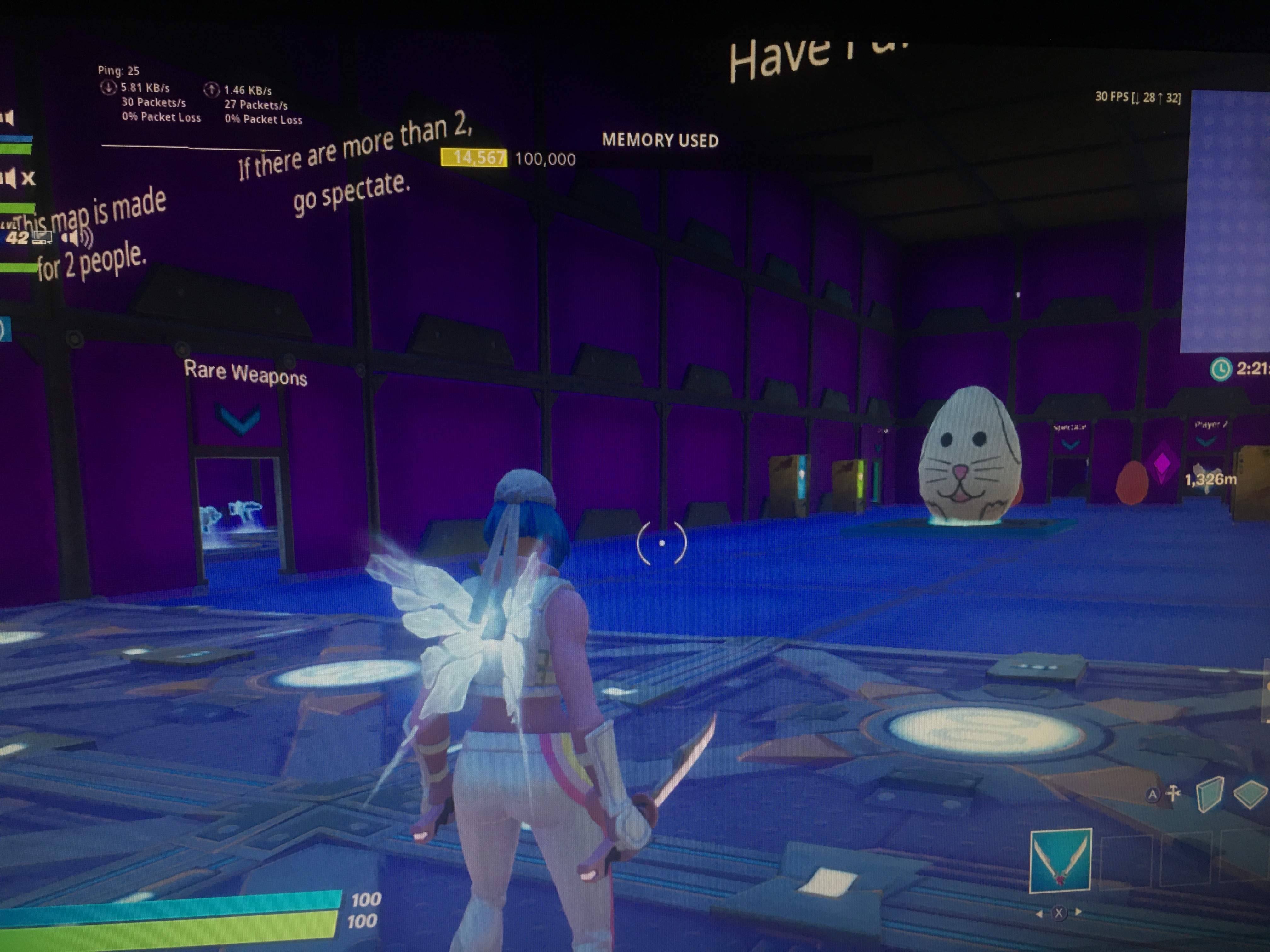Click the upload arrow icon beside 1.46 KB/s
The width and height of the screenshot is (1270, 952).
[x=212, y=90]
